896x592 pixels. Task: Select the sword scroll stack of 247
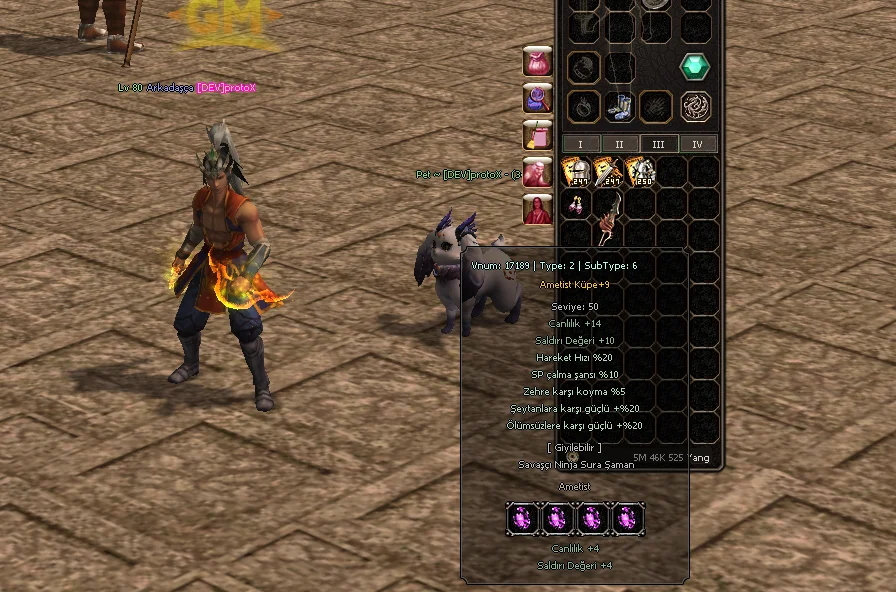coord(607,171)
